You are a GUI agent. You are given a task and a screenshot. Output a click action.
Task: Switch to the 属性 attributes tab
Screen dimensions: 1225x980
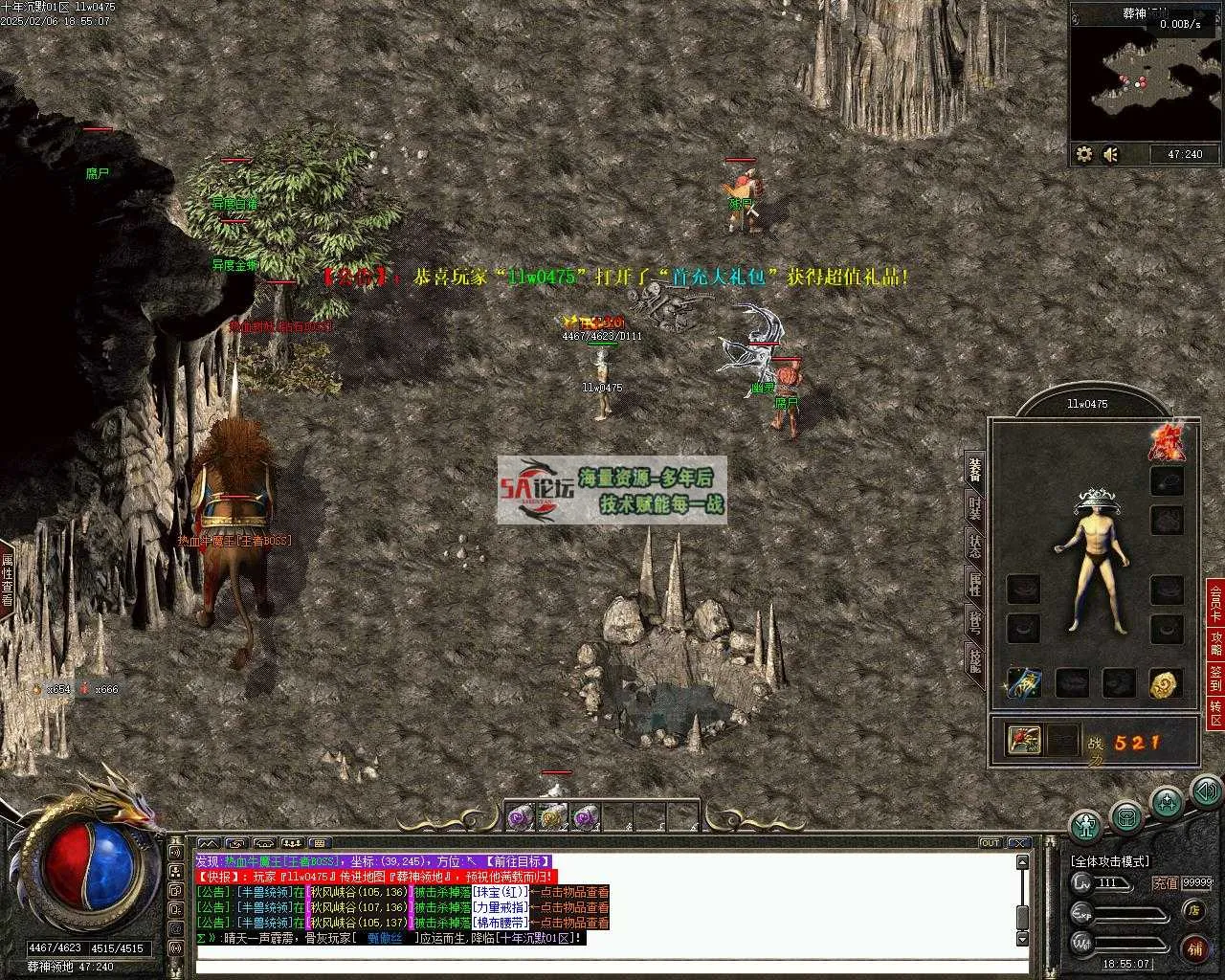(x=974, y=584)
